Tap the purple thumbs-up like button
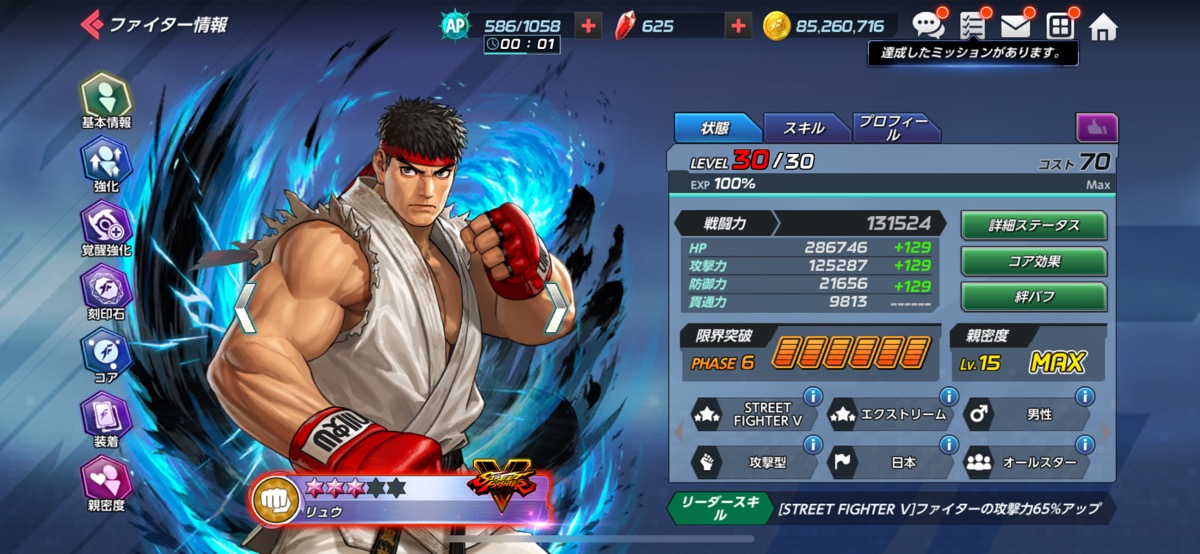This screenshot has width=1200, height=554. (x=1096, y=128)
